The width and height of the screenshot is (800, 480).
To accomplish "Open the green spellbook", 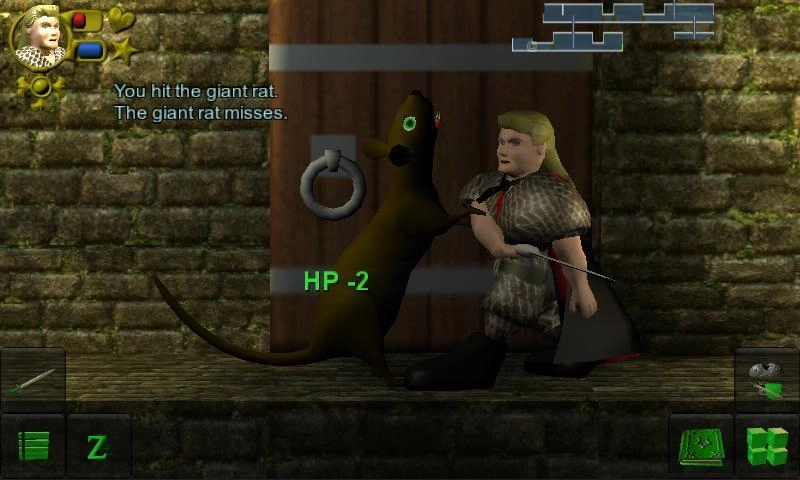I will coord(701,446).
